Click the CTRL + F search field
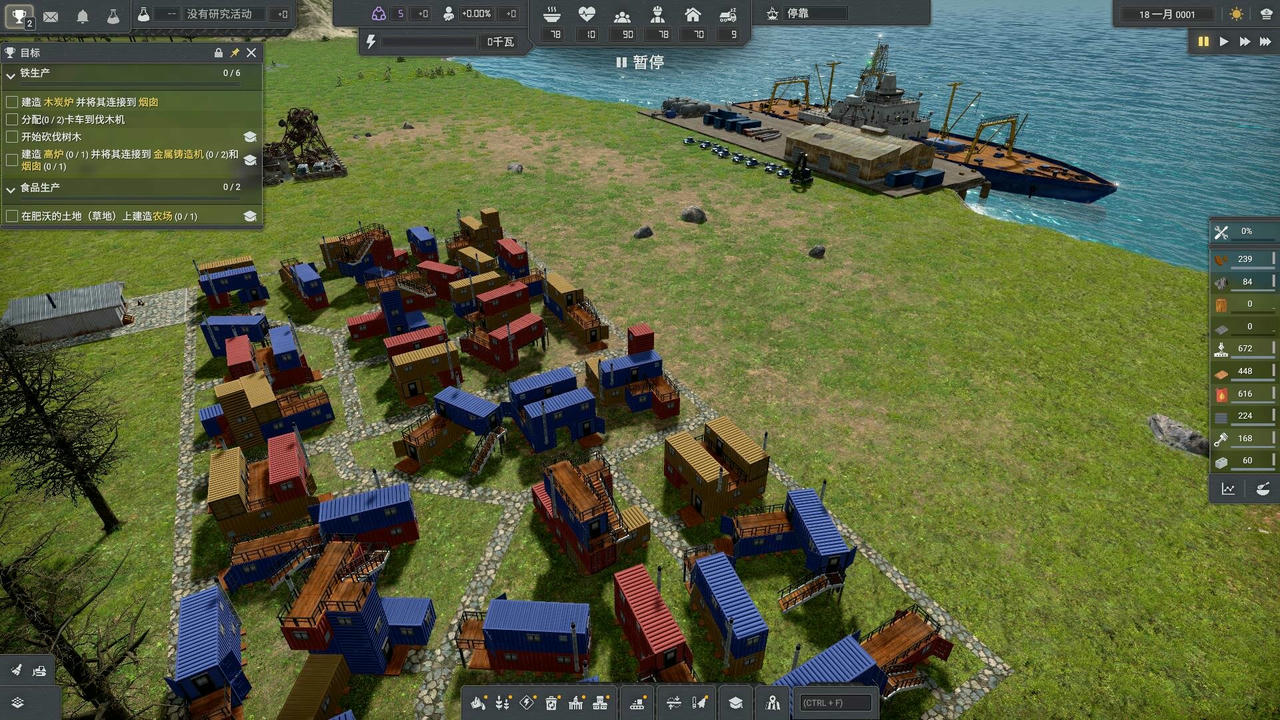The width and height of the screenshot is (1280, 720). (835, 703)
